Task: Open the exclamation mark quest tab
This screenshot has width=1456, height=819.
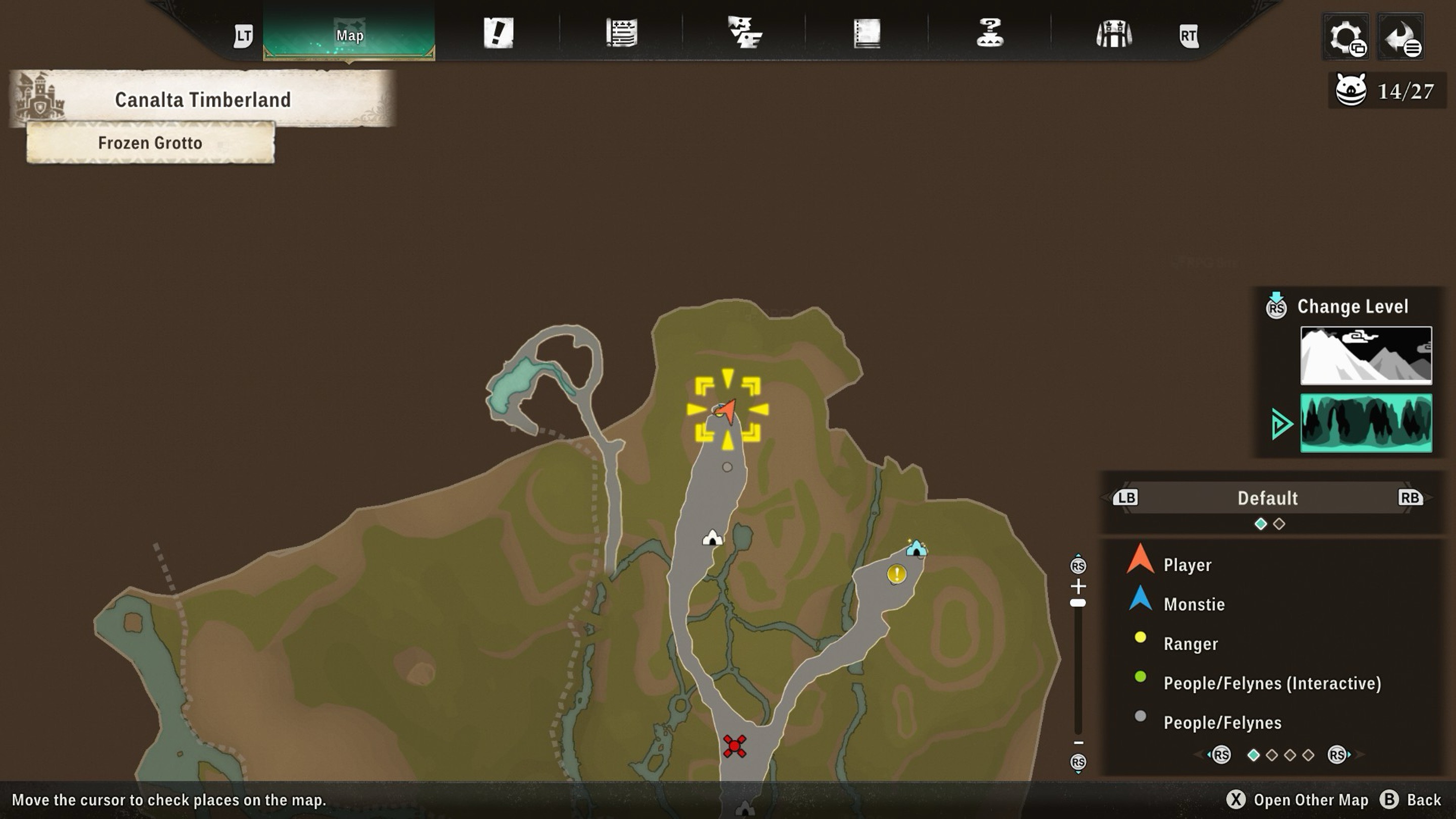Action: pos(498,33)
